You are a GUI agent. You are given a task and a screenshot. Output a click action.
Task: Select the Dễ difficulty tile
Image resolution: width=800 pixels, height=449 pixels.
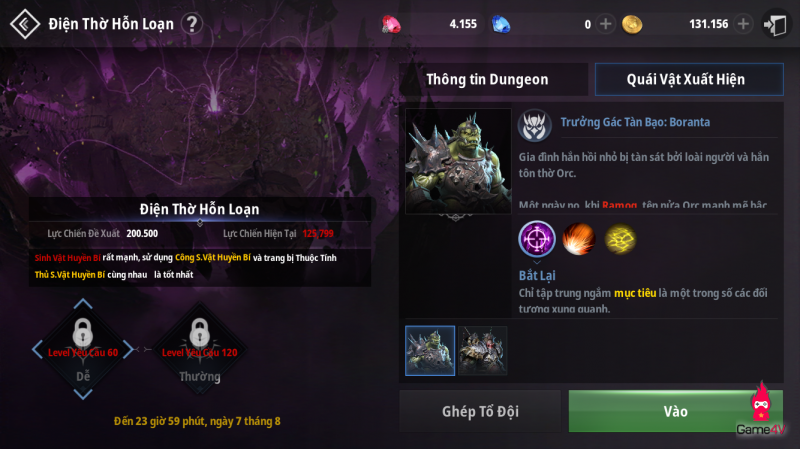(x=83, y=350)
